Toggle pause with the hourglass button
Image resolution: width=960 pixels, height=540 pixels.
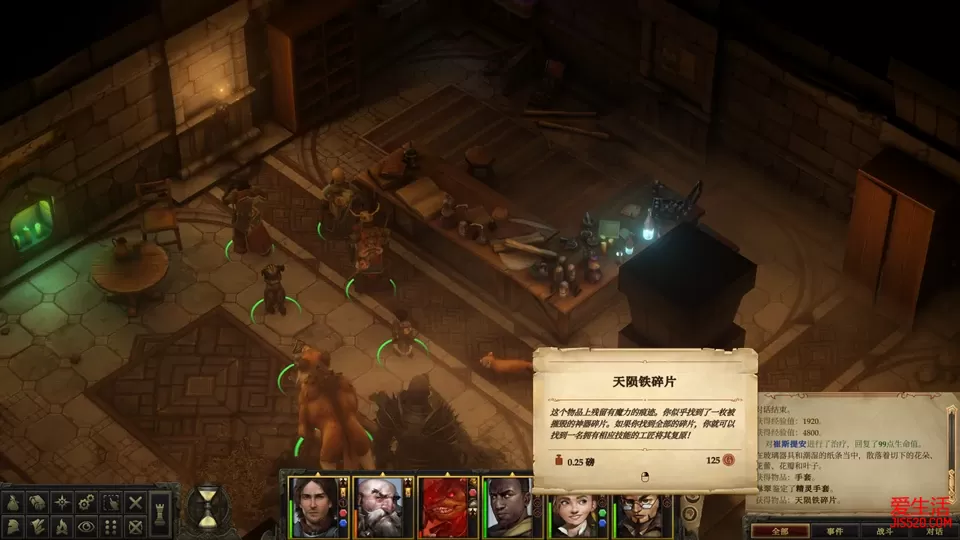point(208,506)
